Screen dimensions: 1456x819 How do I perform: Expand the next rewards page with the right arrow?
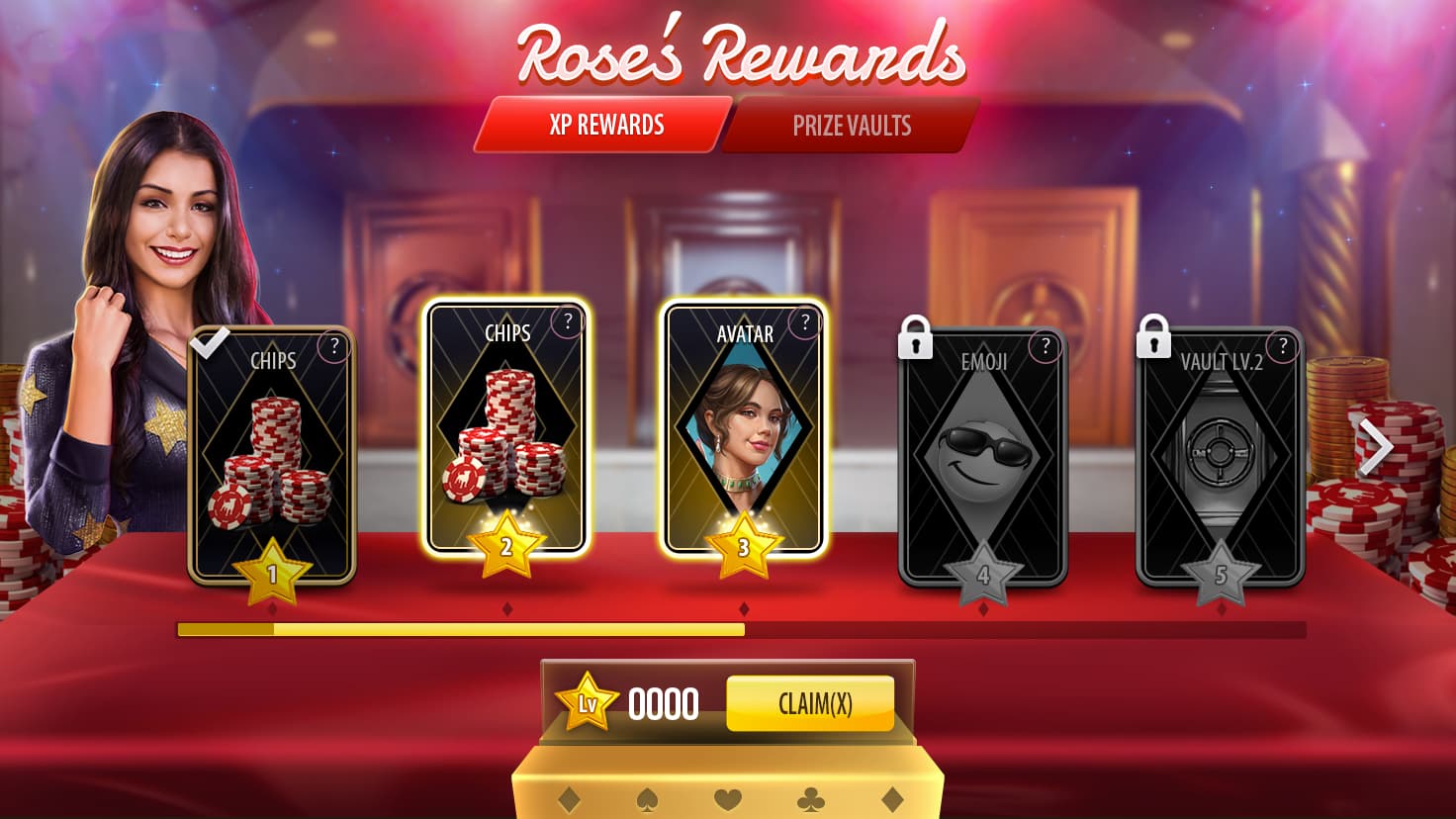[x=1376, y=447]
